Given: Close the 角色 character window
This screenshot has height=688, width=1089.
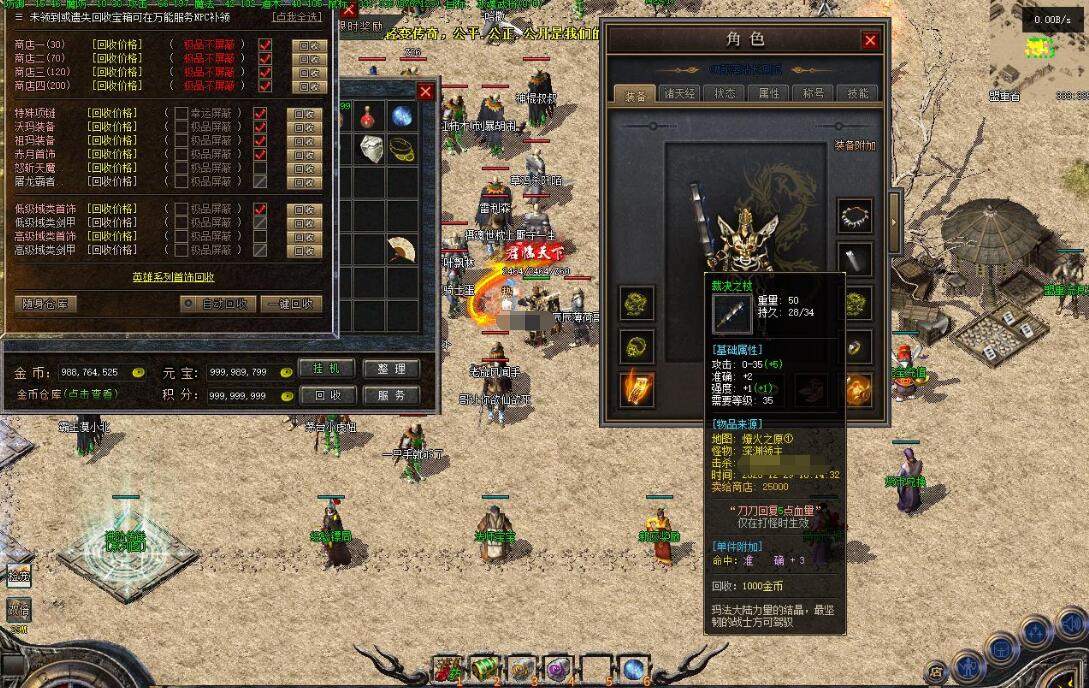Looking at the screenshot, I should pyautogui.click(x=870, y=40).
